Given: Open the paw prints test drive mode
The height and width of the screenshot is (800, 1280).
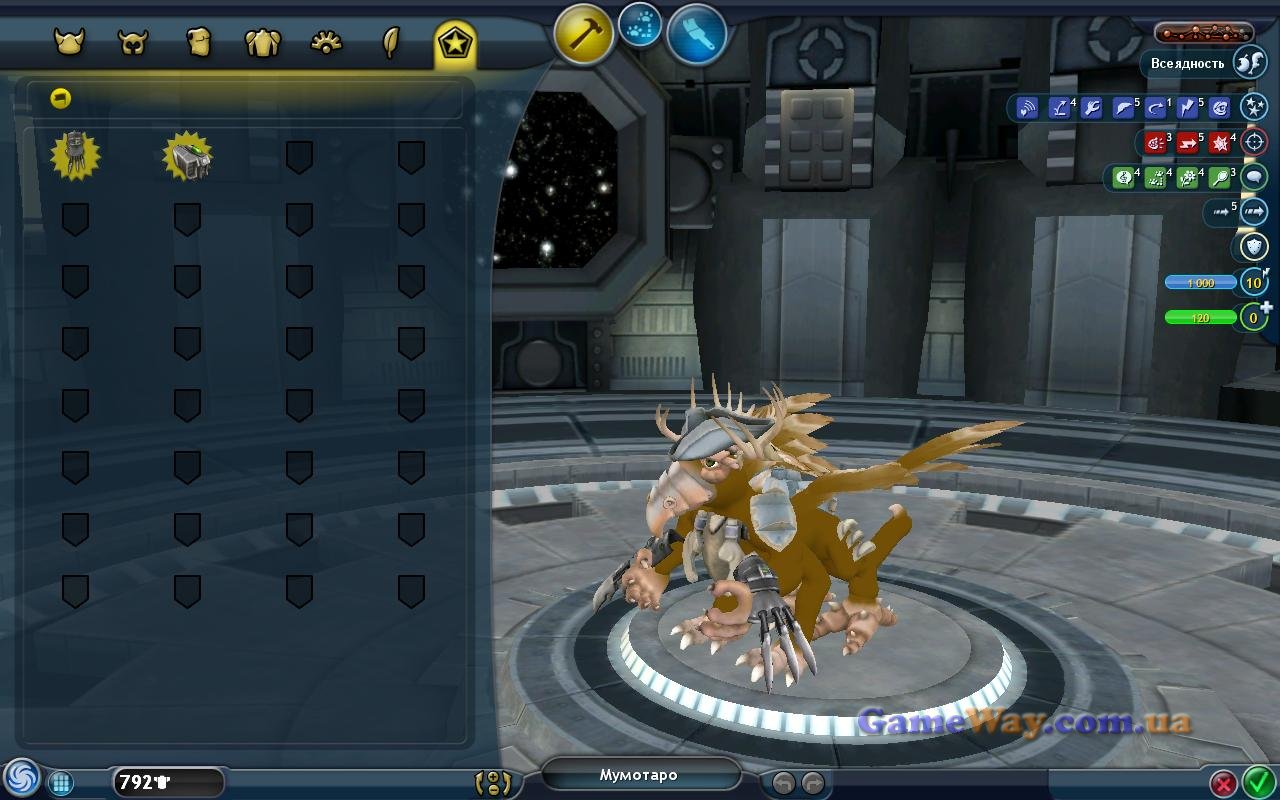Looking at the screenshot, I should click(640, 25).
